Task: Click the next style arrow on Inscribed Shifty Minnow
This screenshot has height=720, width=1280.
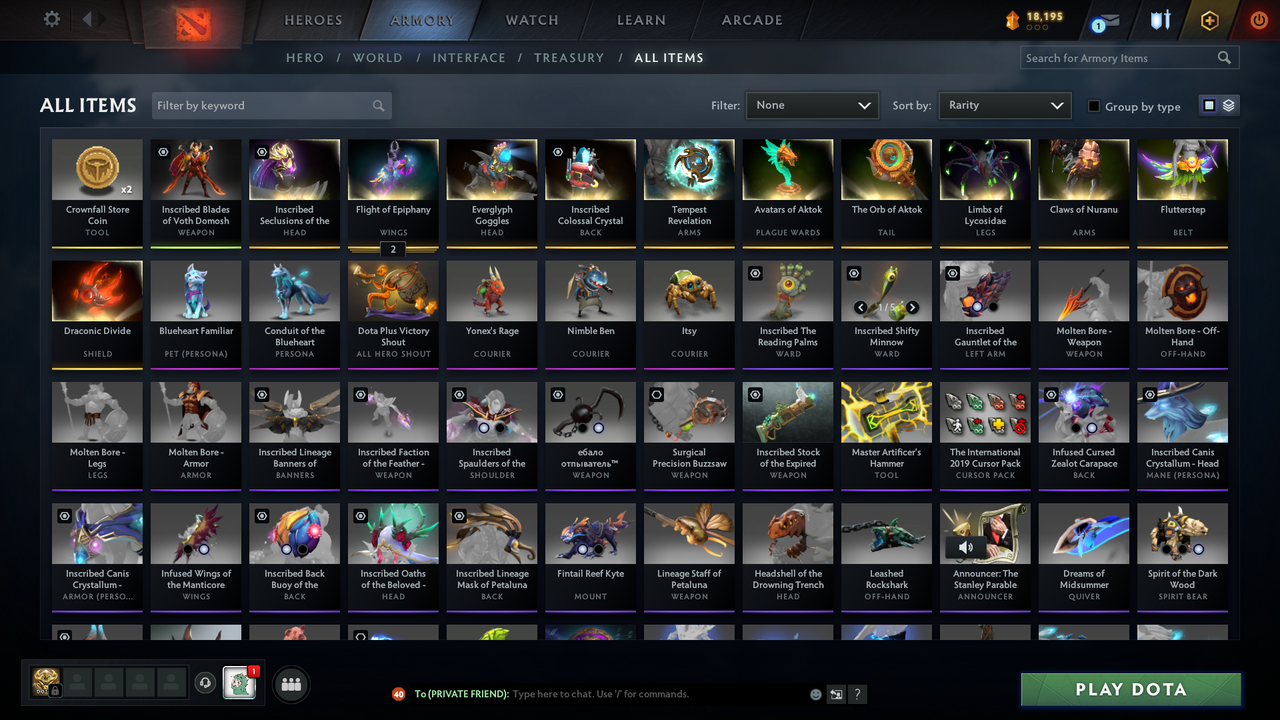Action: click(911, 307)
